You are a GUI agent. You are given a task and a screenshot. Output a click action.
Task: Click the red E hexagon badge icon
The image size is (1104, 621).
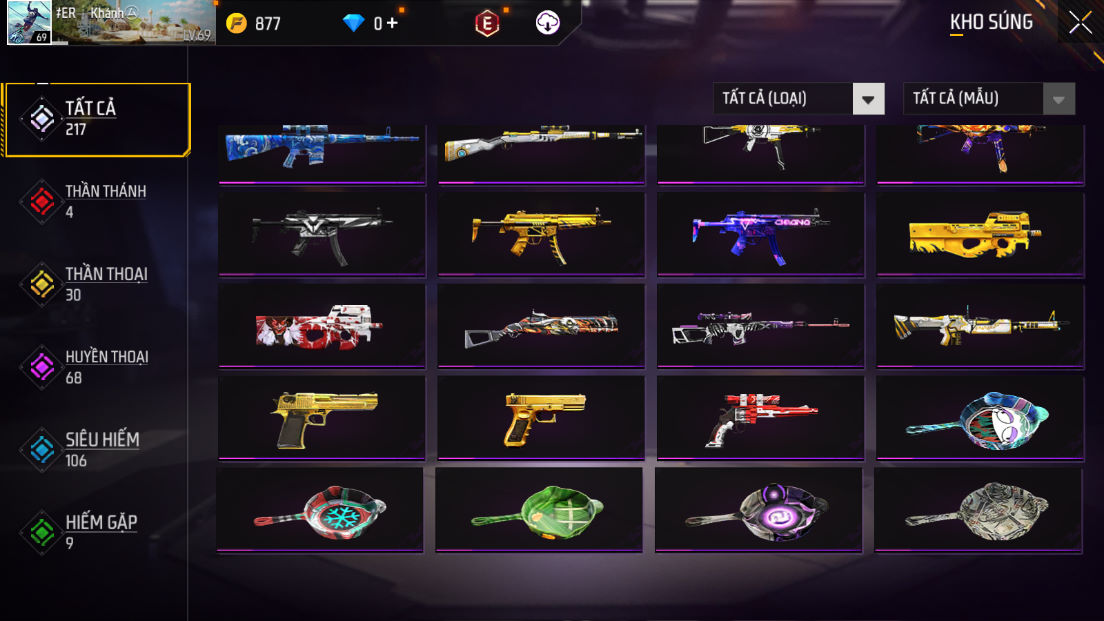pyautogui.click(x=486, y=23)
